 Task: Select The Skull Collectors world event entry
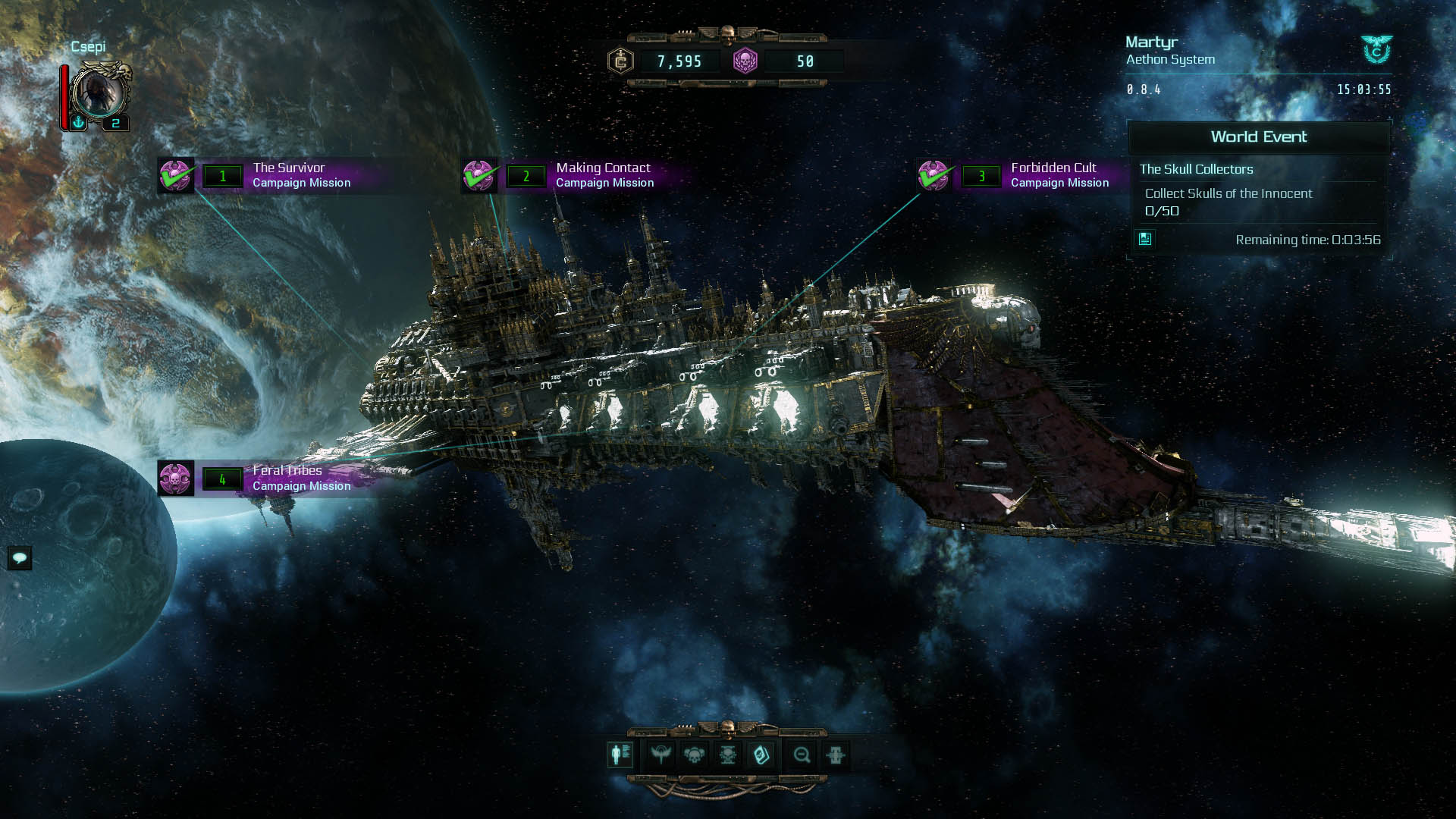pos(1196,169)
